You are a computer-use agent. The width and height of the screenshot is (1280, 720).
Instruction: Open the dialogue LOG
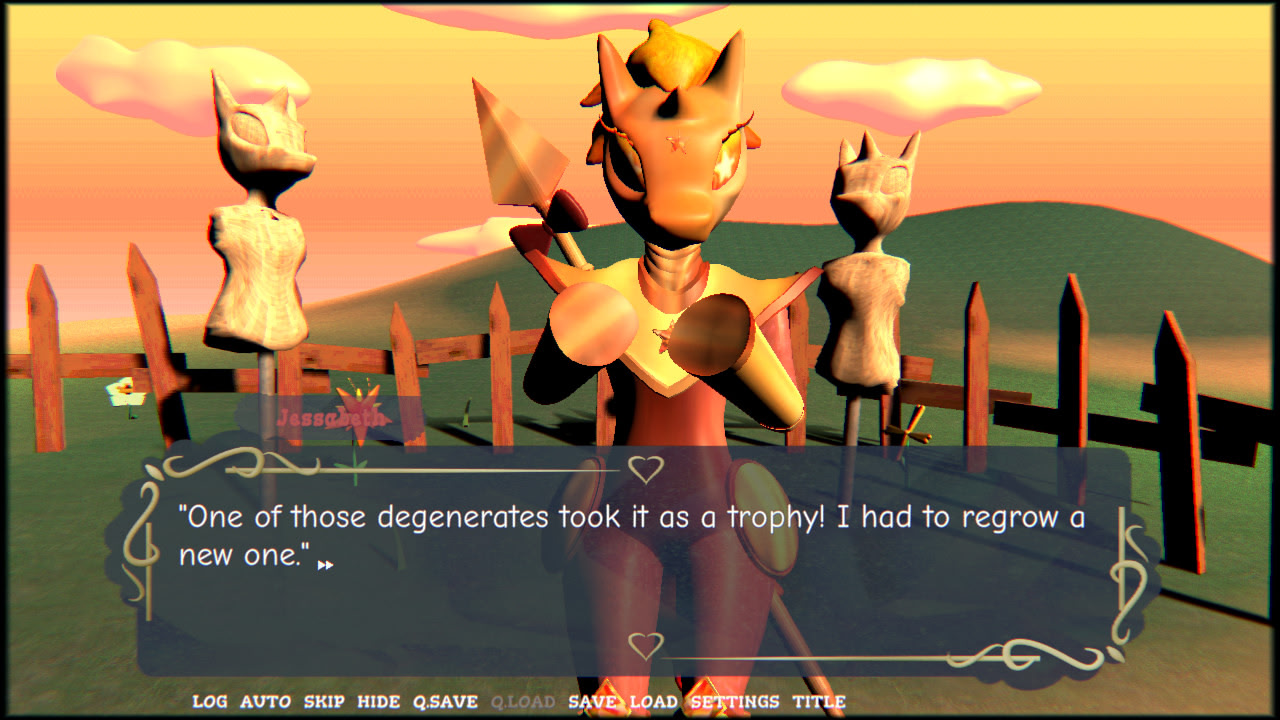tap(209, 702)
